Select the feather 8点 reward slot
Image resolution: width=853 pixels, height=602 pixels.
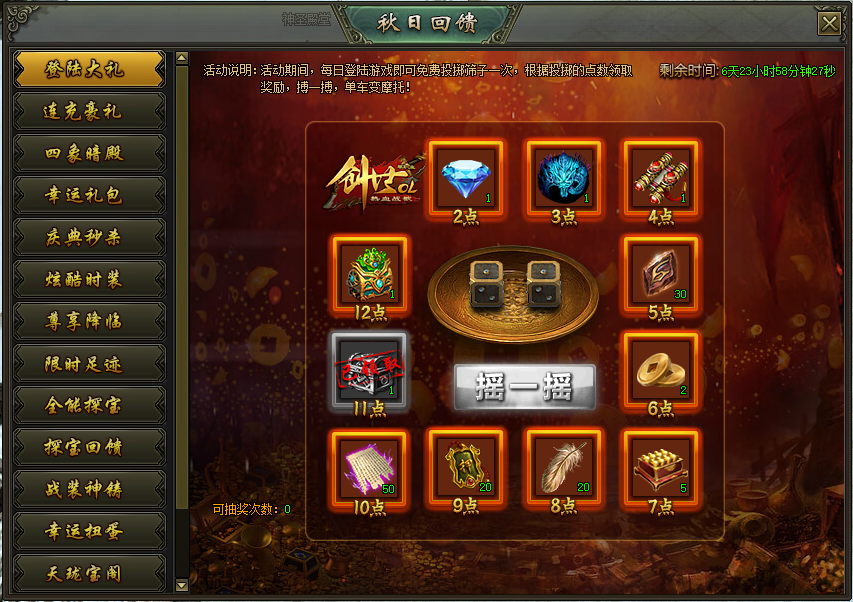pyautogui.click(x=563, y=467)
